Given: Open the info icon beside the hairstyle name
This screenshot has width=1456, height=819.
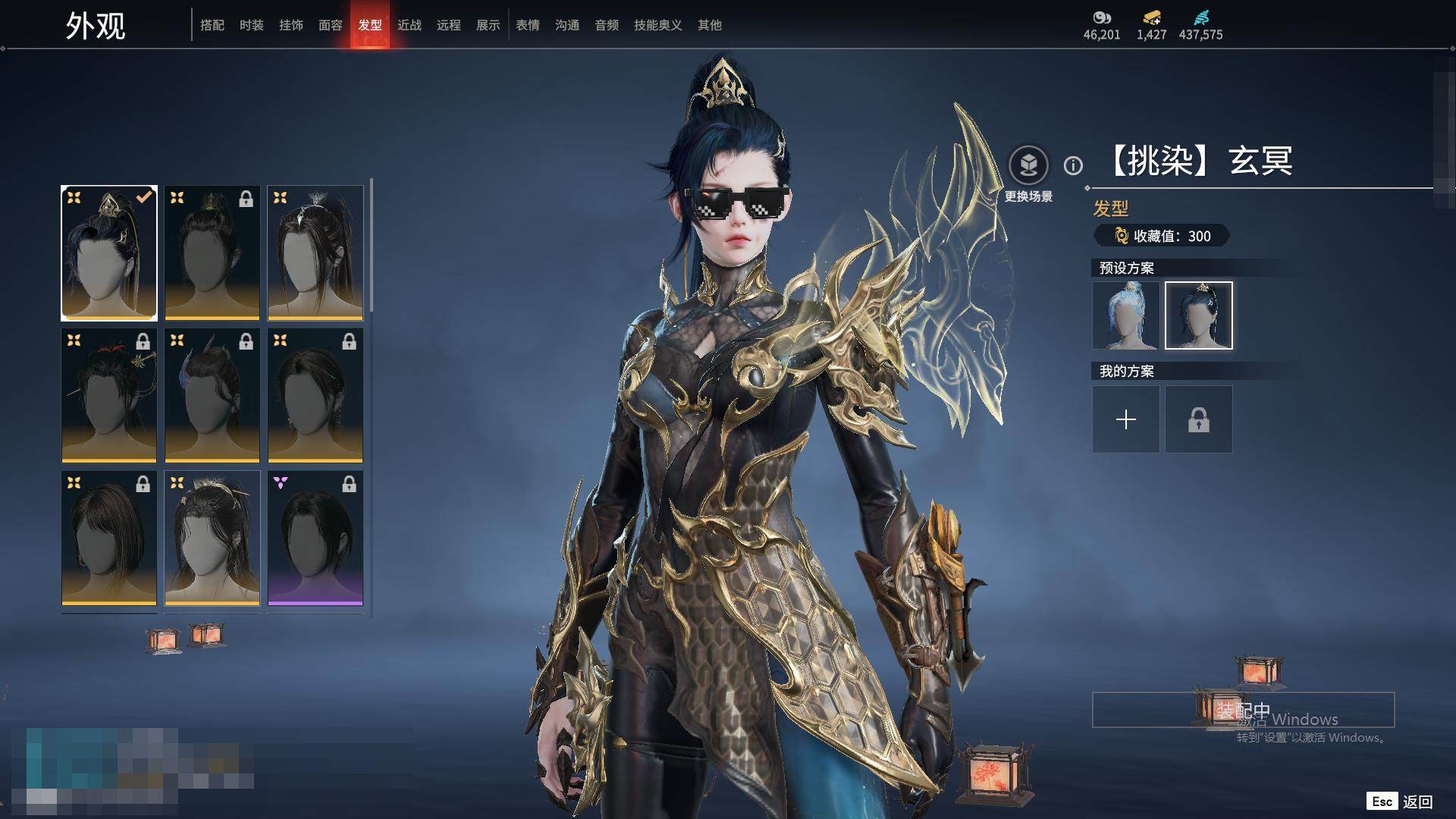Looking at the screenshot, I should point(1073,165).
